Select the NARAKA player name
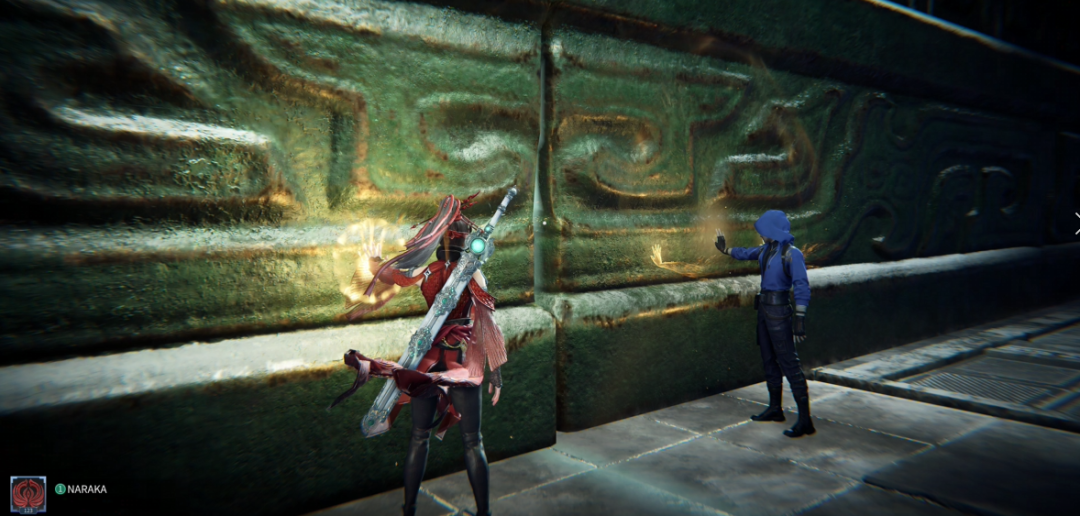Viewport: 1080px width, 516px height. pyautogui.click(x=87, y=489)
